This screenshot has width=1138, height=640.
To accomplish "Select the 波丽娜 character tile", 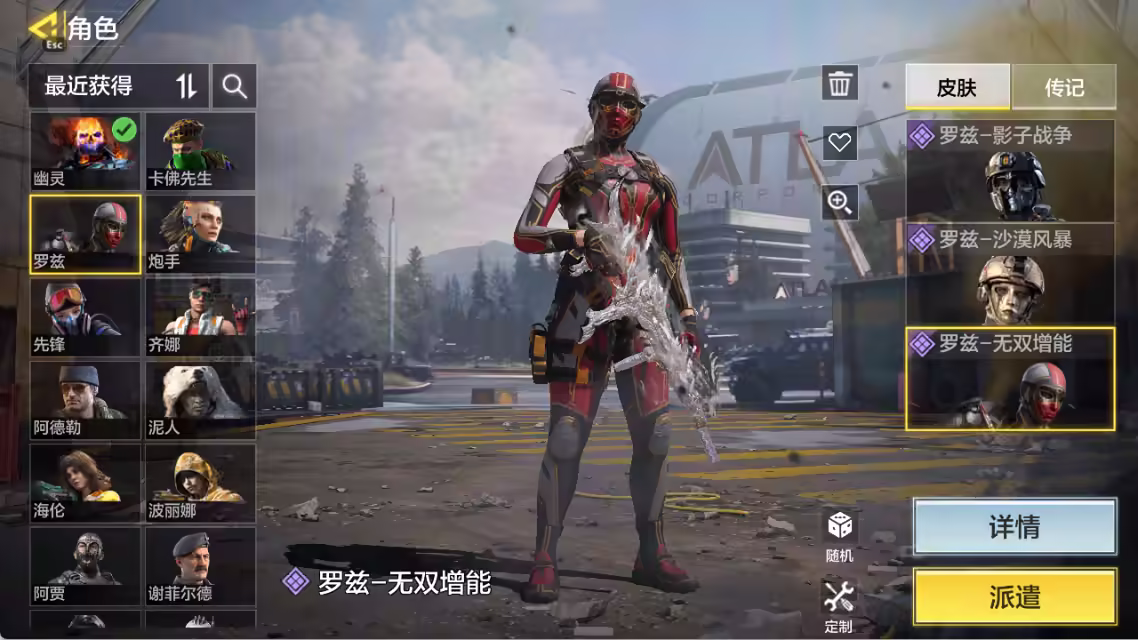I will click(x=200, y=484).
